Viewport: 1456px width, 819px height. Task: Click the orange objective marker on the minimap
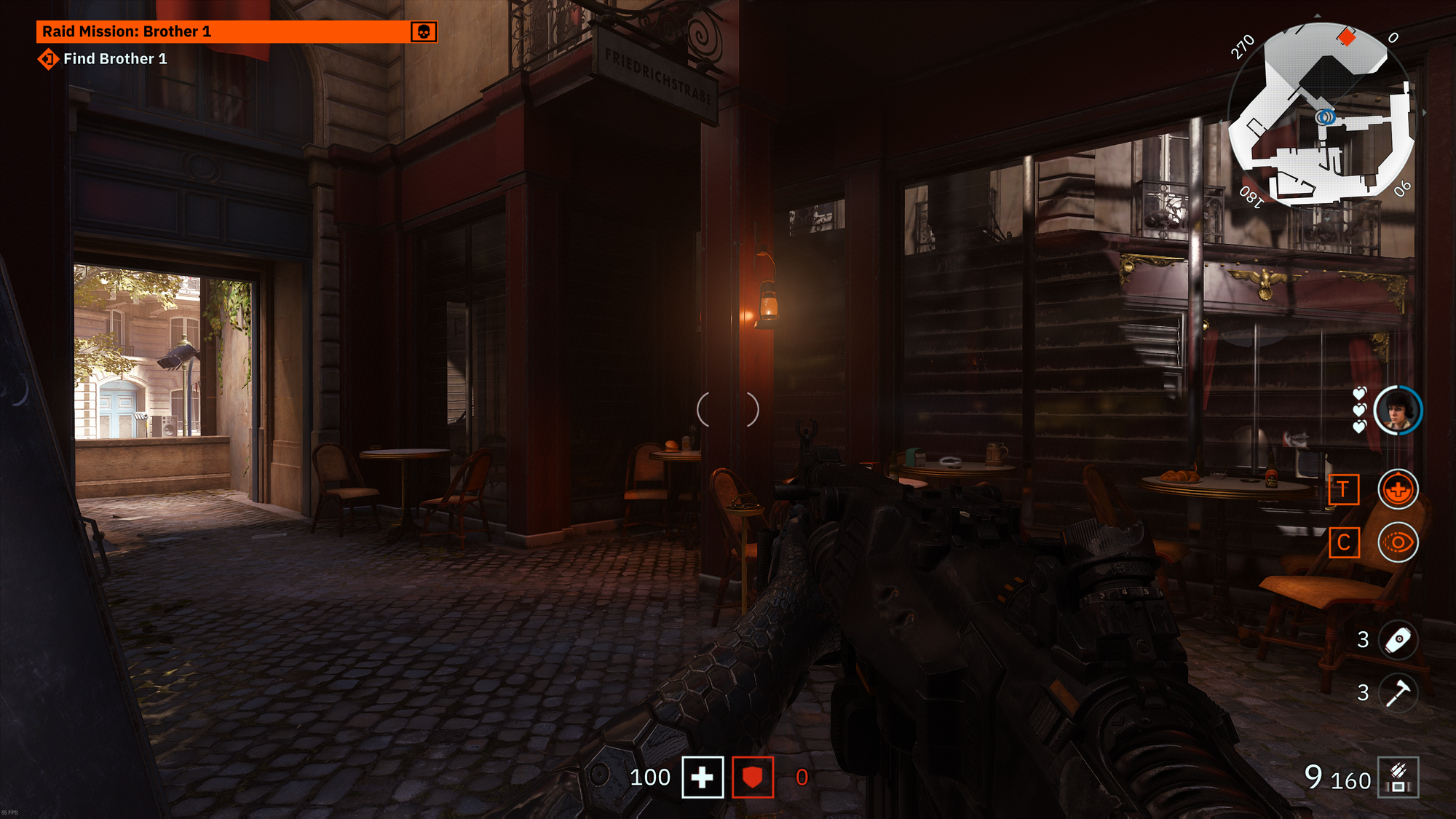1347,36
